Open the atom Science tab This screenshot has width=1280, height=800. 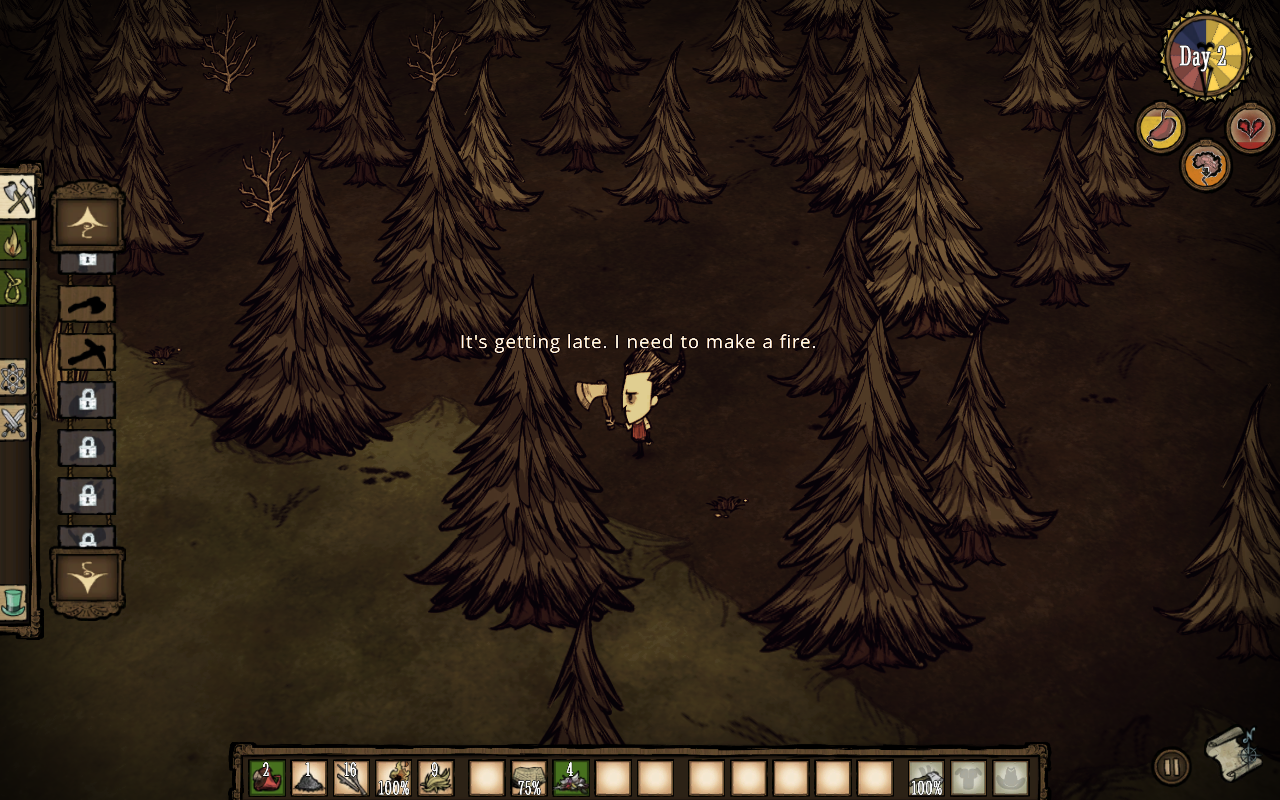[x=13, y=377]
